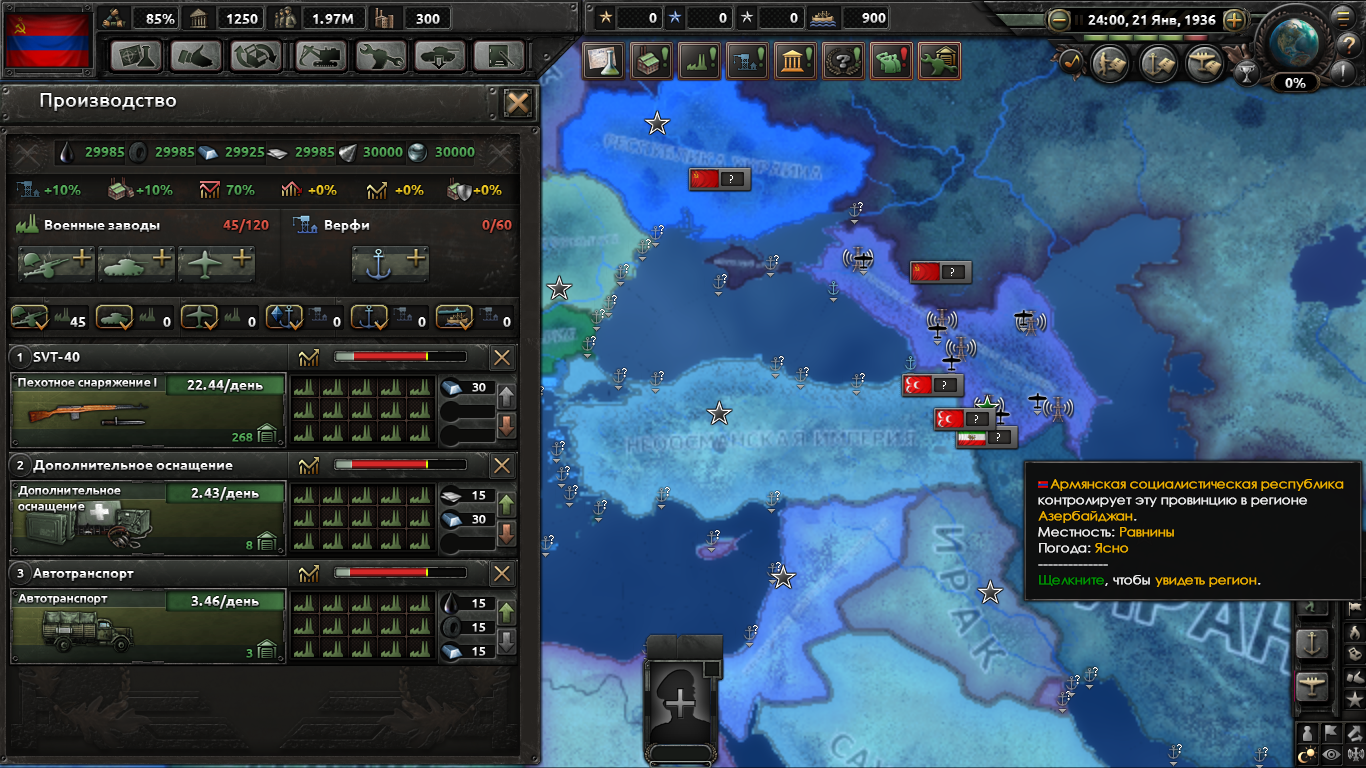Open the research tab with the flask icon
This screenshot has height=768, width=1366.
(x=136, y=55)
